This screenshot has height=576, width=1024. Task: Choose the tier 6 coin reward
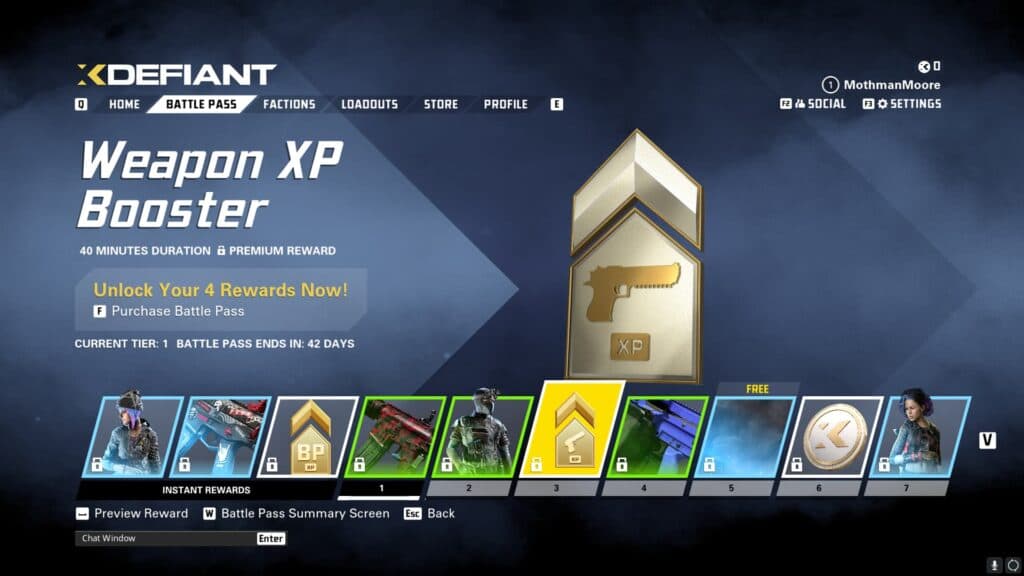[834, 436]
